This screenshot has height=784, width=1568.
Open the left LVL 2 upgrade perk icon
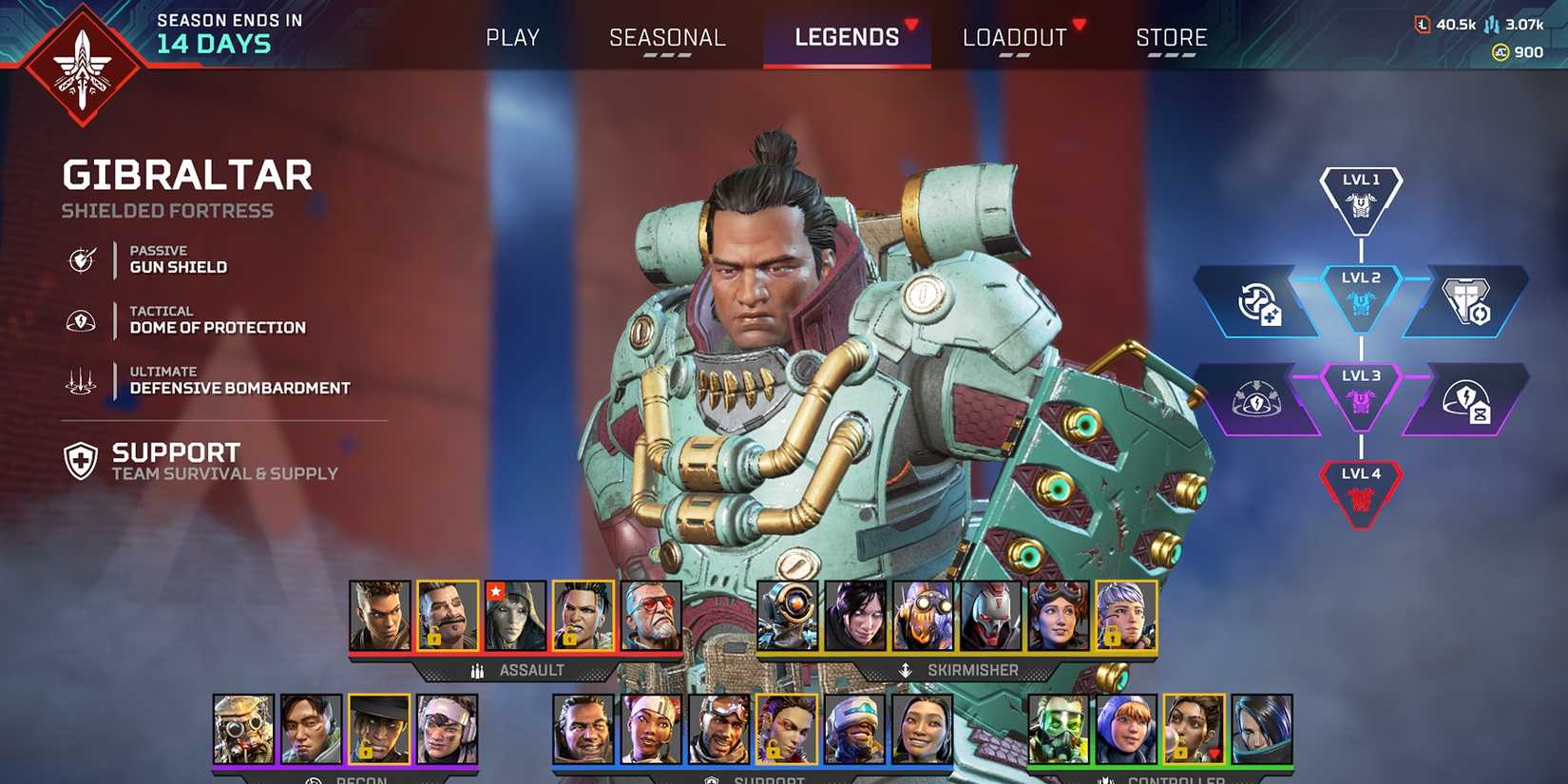1260,302
